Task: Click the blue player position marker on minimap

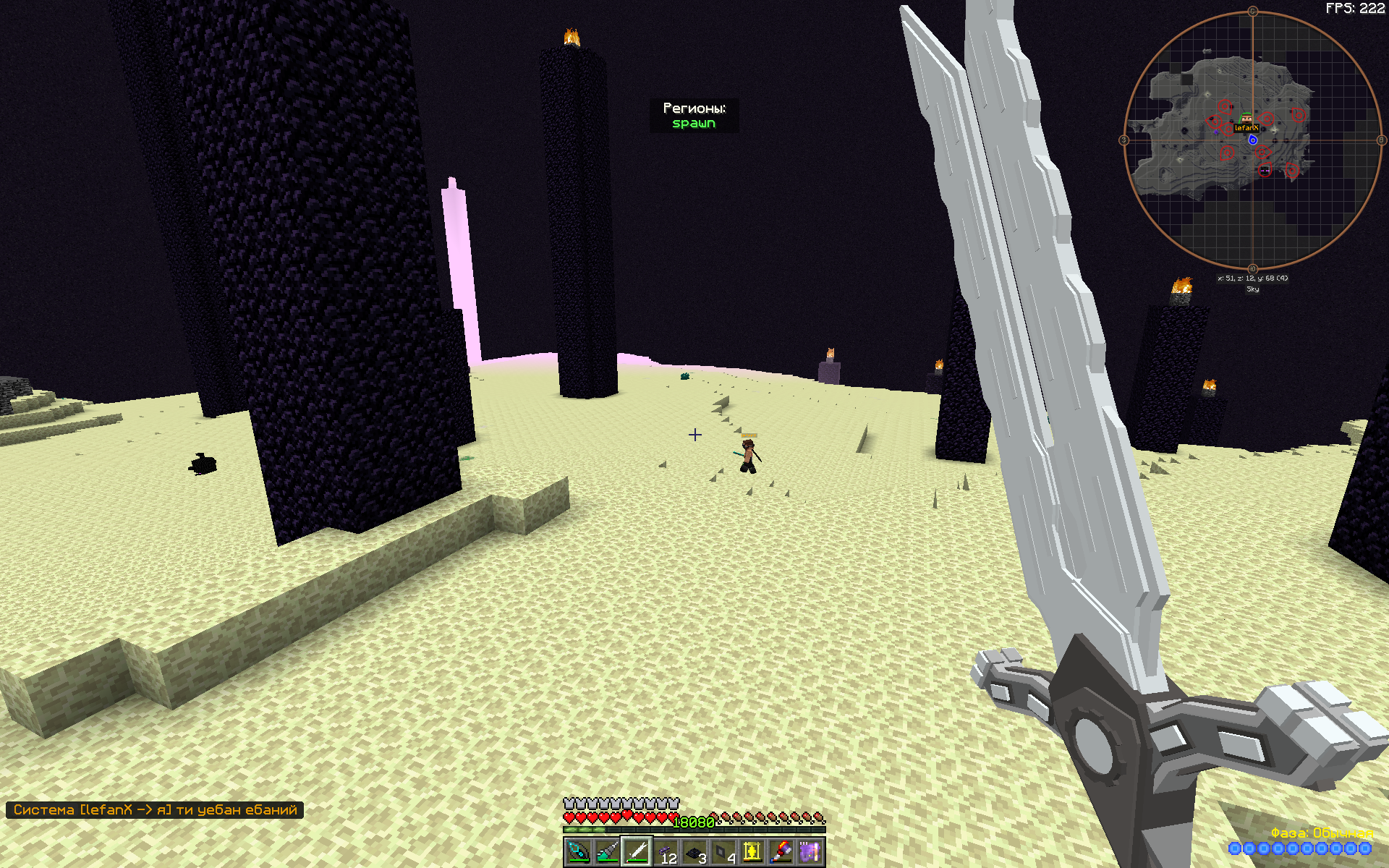Action: (1253, 140)
